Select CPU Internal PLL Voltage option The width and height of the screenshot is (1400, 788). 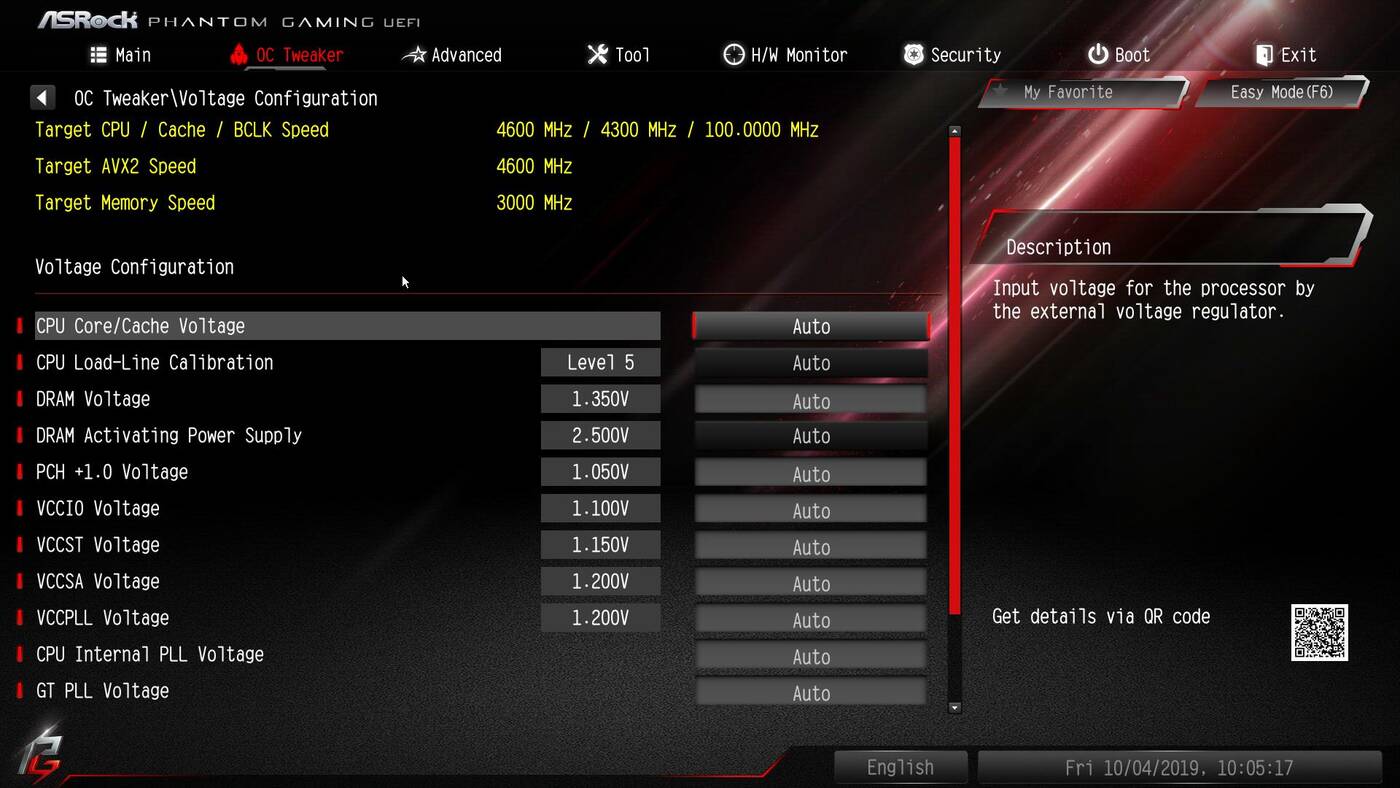(x=150, y=655)
